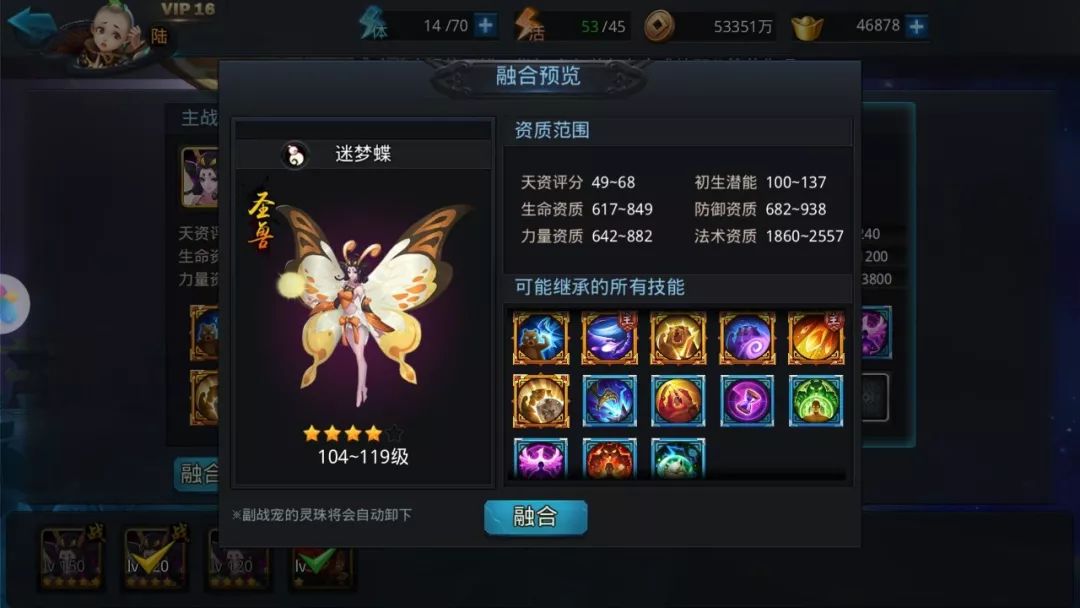Inspect the red flaming bear skill

[x=678, y=401]
